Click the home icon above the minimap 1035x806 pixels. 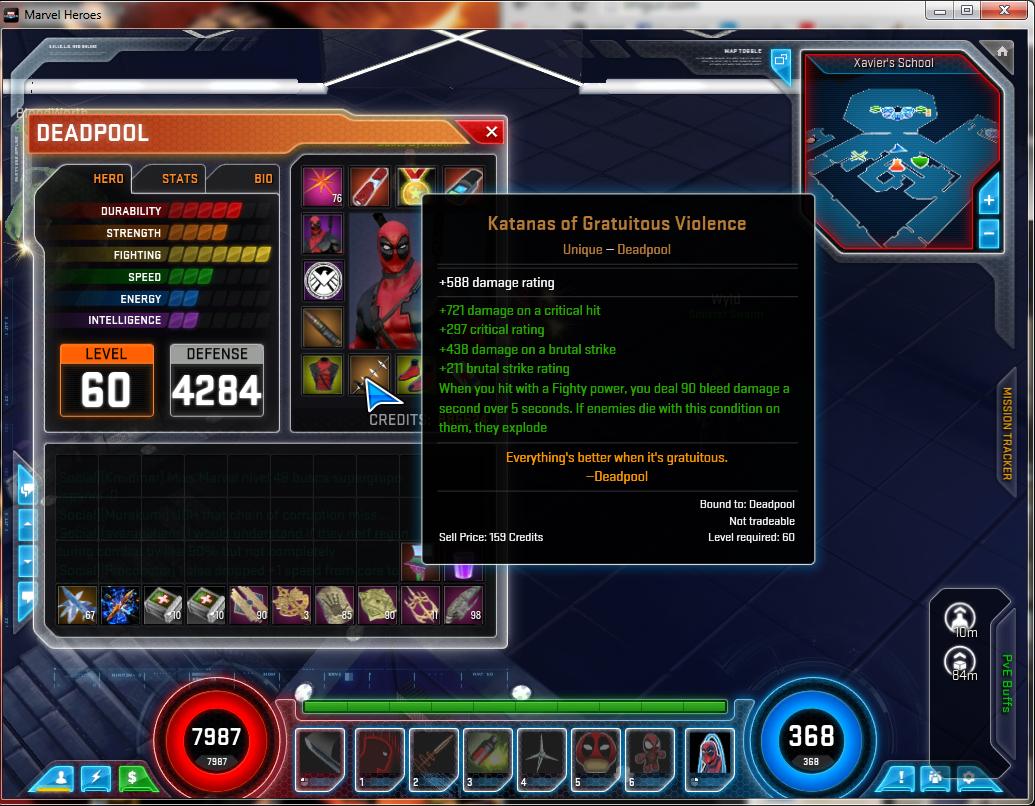(1002, 51)
